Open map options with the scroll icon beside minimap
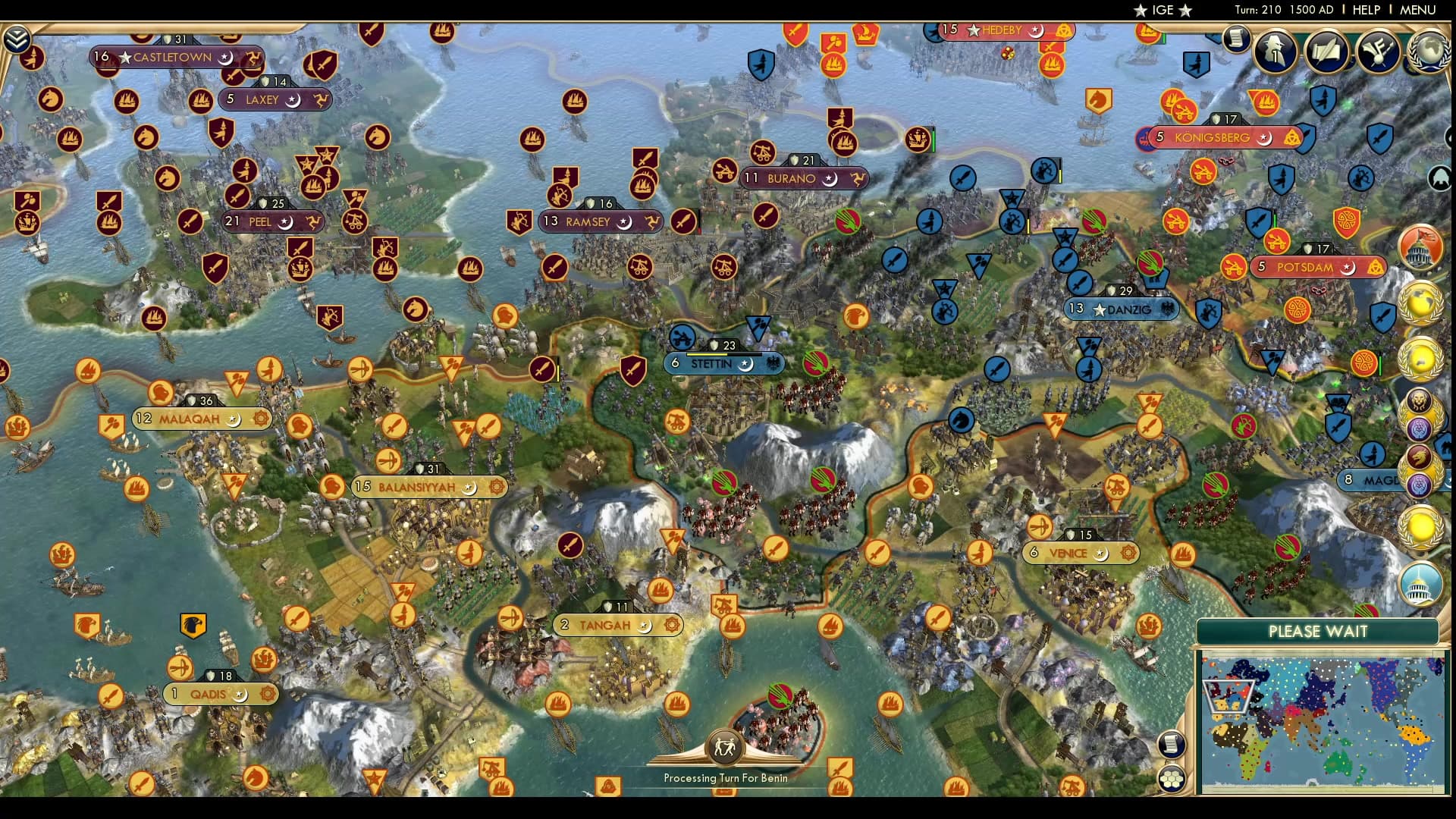The image size is (1456, 819). click(x=1172, y=744)
